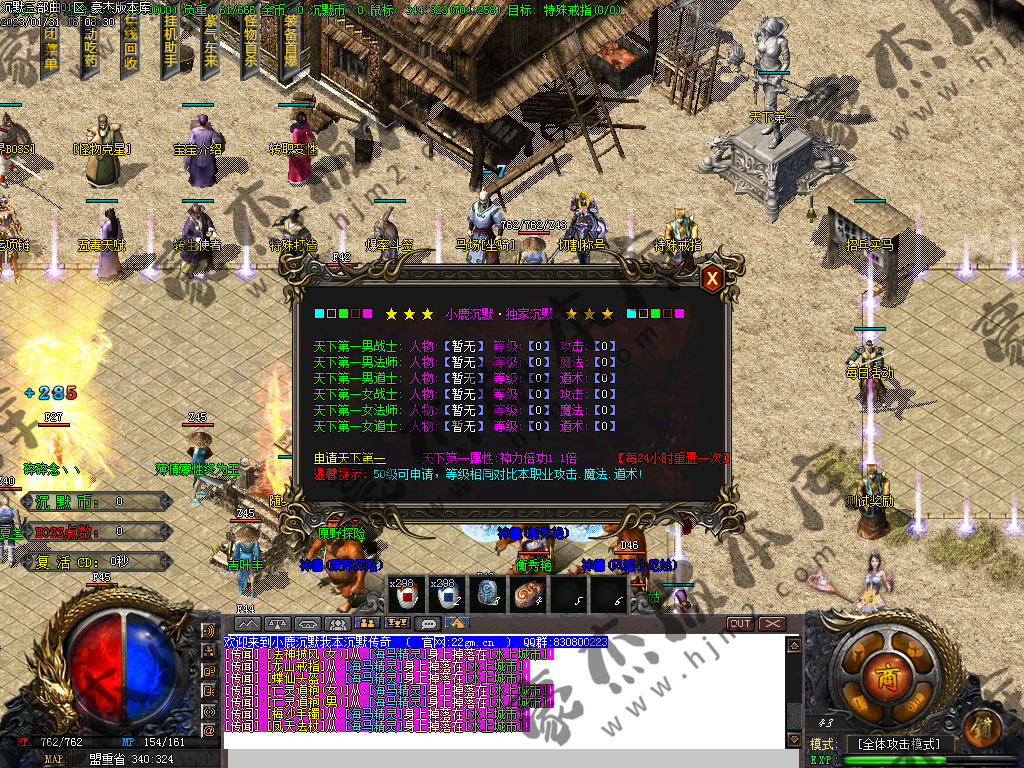Click the balance scales trade button
1024x768 pixels.
(277, 624)
